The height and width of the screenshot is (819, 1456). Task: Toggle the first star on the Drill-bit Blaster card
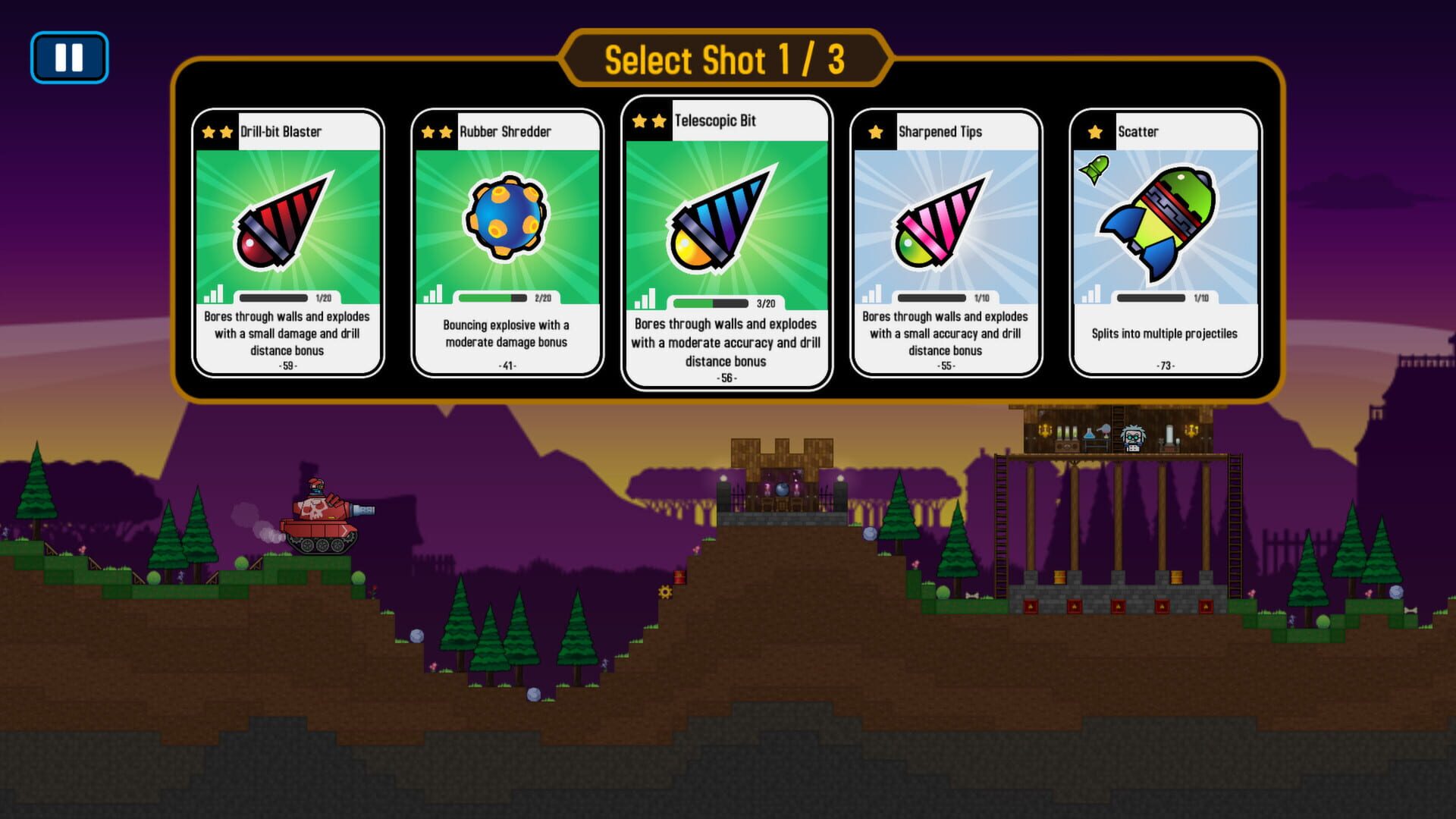tap(209, 130)
